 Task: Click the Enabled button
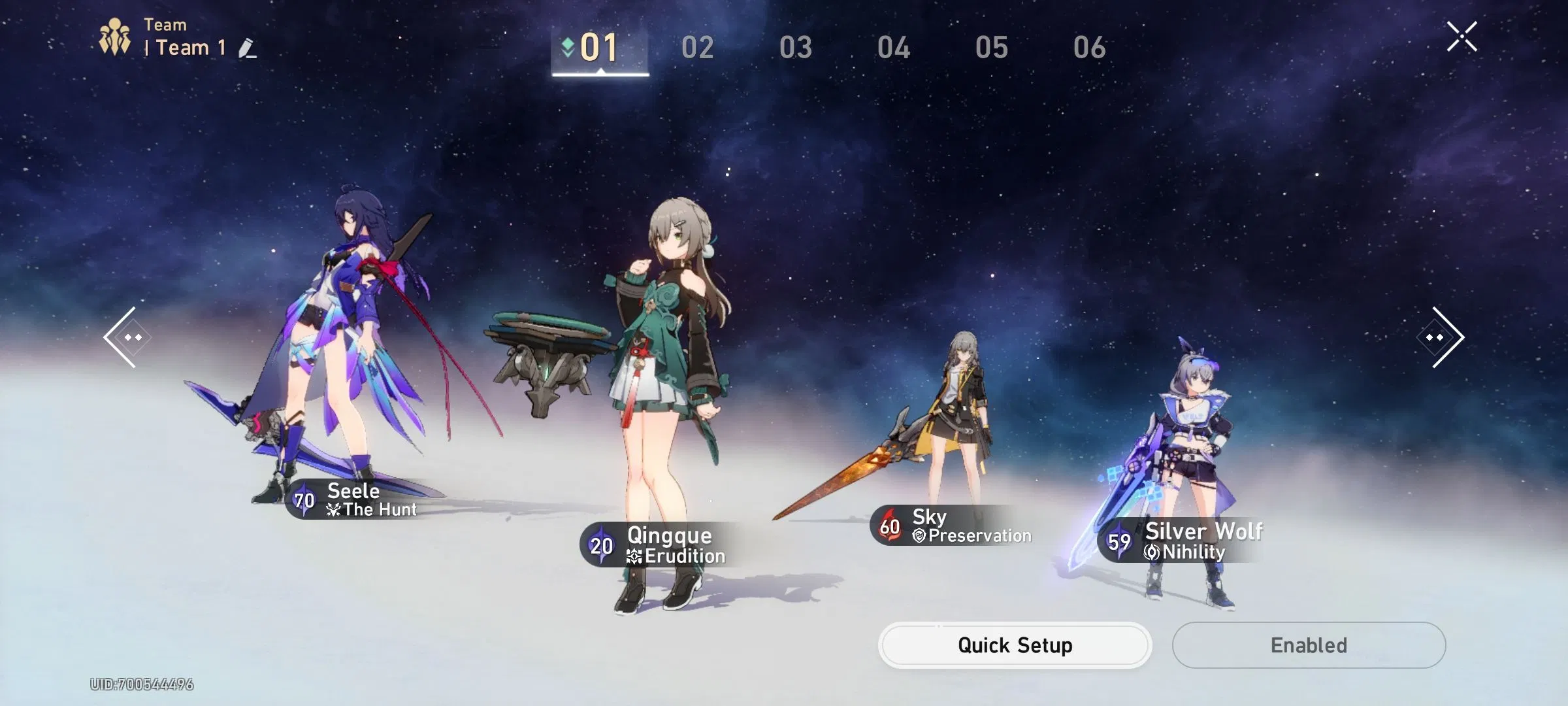1309,645
